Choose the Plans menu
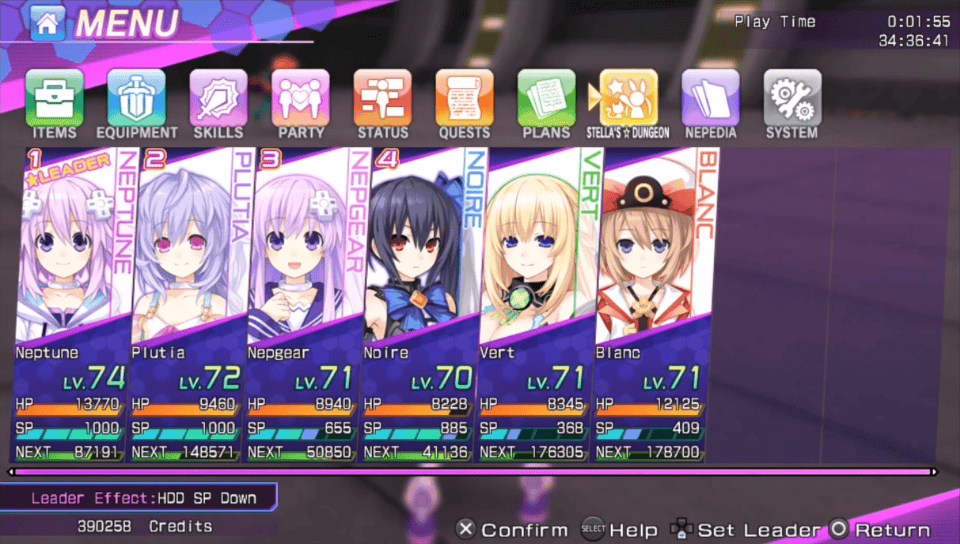Screen dimensions: 960x544 tap(546, 98)
